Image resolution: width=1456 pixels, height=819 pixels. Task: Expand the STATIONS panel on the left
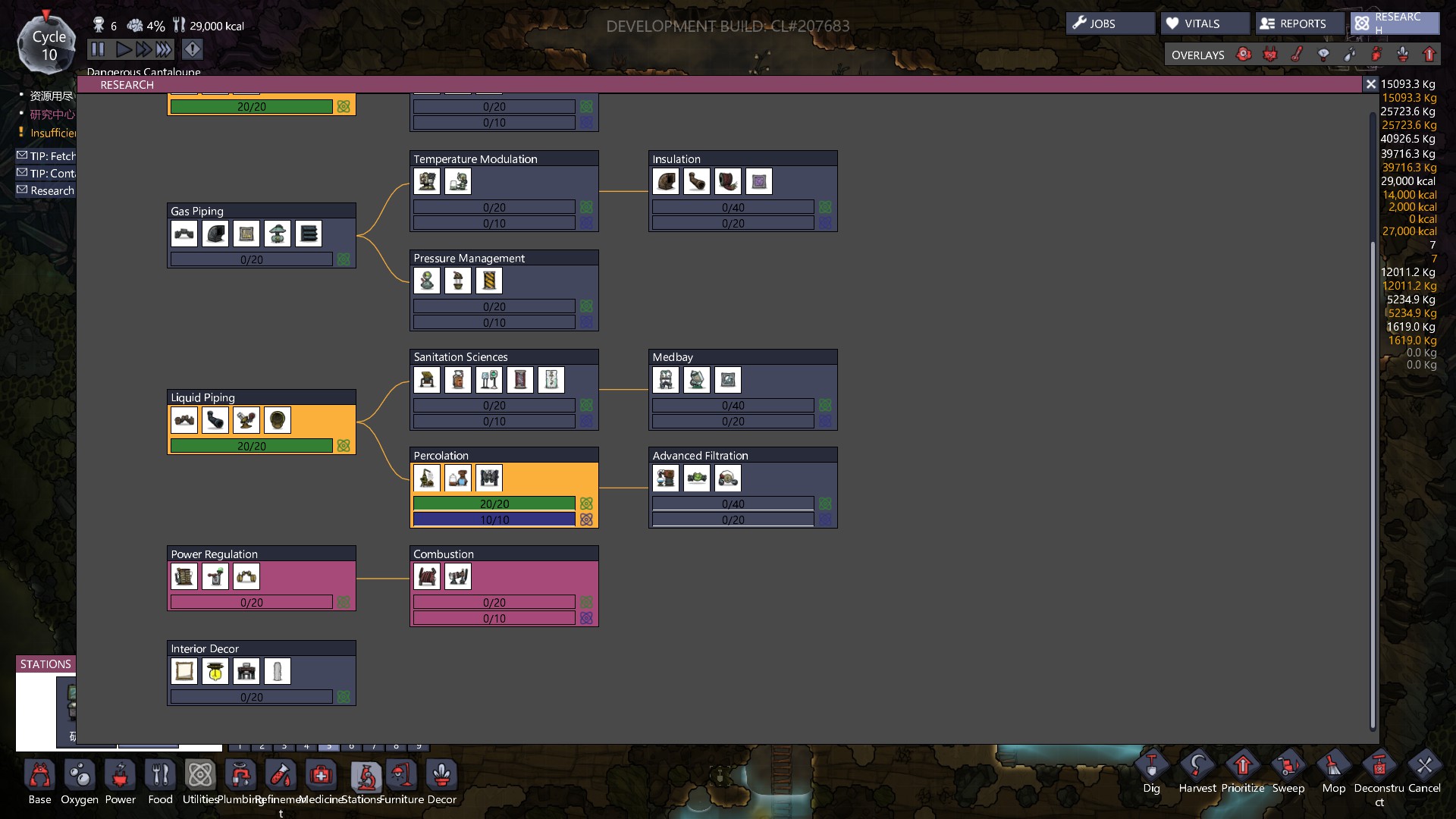tap(45, 664)
